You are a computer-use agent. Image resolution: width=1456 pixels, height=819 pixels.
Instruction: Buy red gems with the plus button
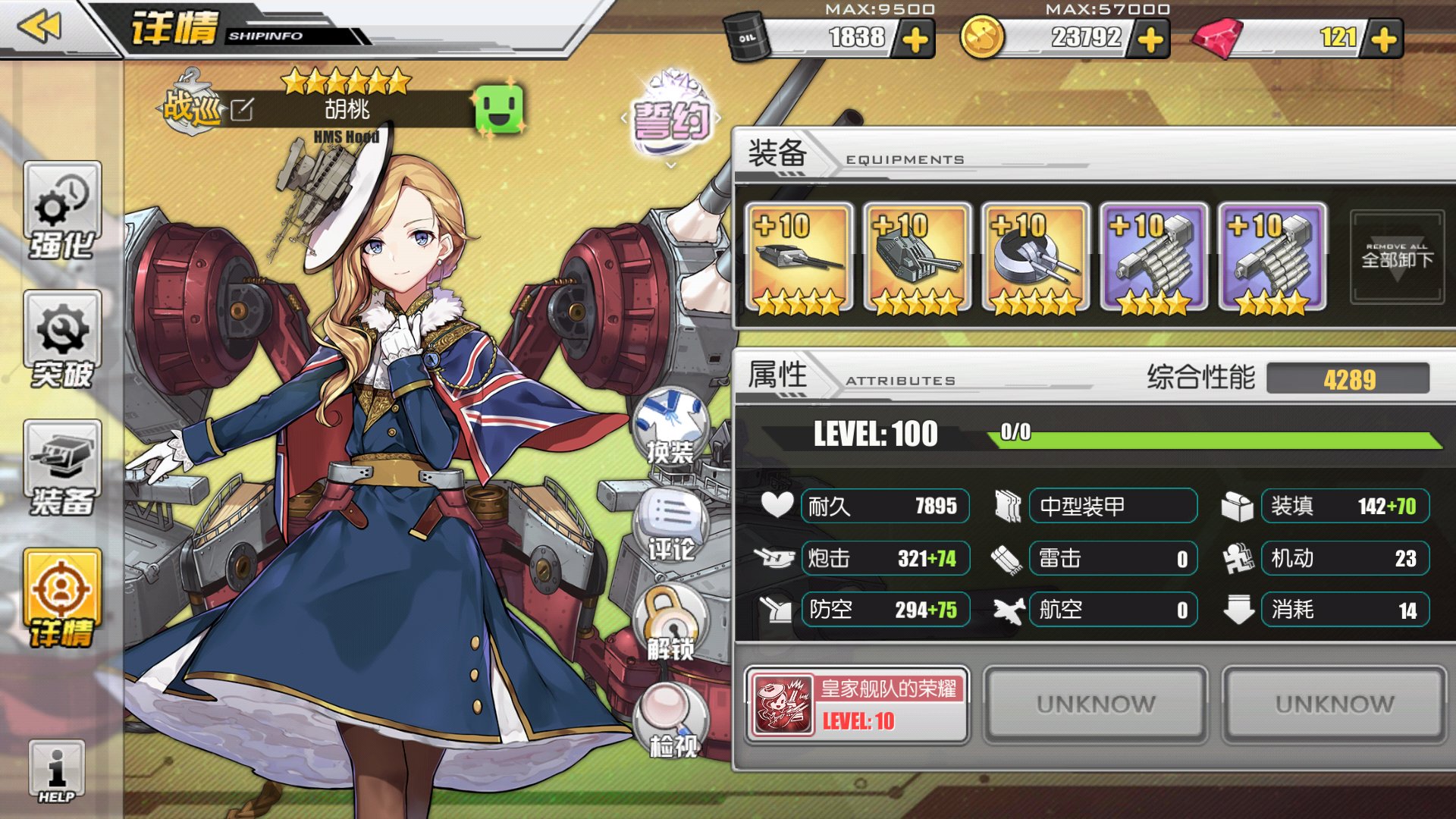pyautogui.click(x=1384, y=39)
